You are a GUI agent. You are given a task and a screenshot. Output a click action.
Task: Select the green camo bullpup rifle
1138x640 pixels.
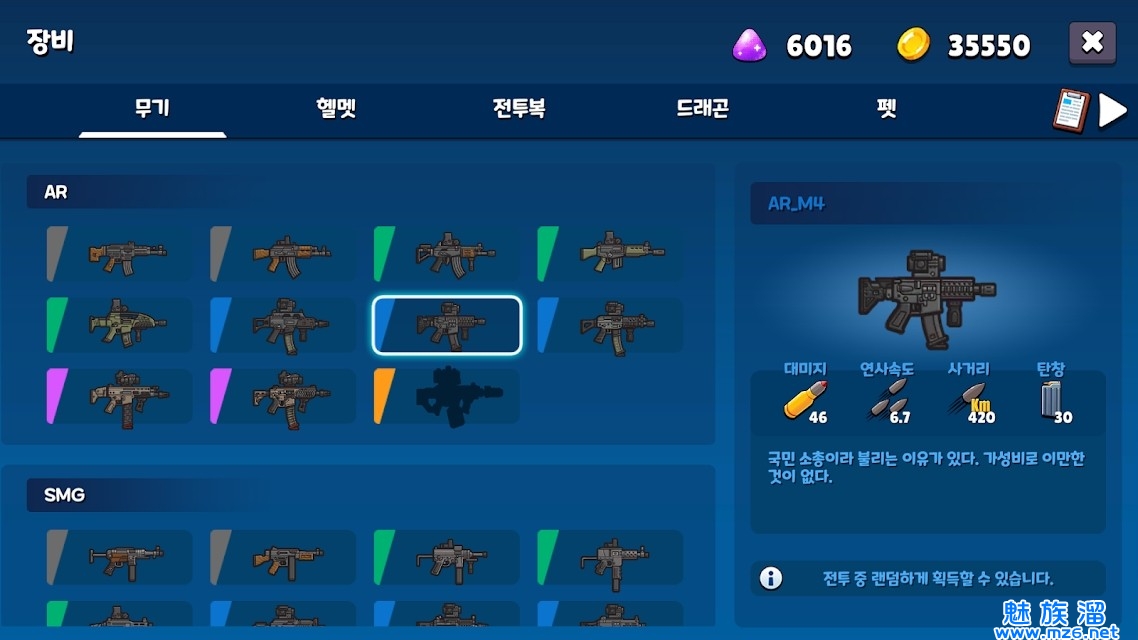coord(120,325)
